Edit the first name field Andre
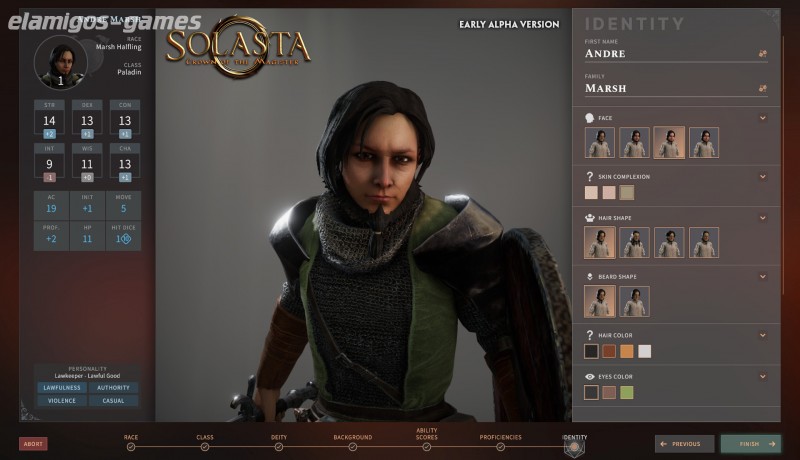The height and width of the screenshot is (460, 800). click(x=665, y=54)
